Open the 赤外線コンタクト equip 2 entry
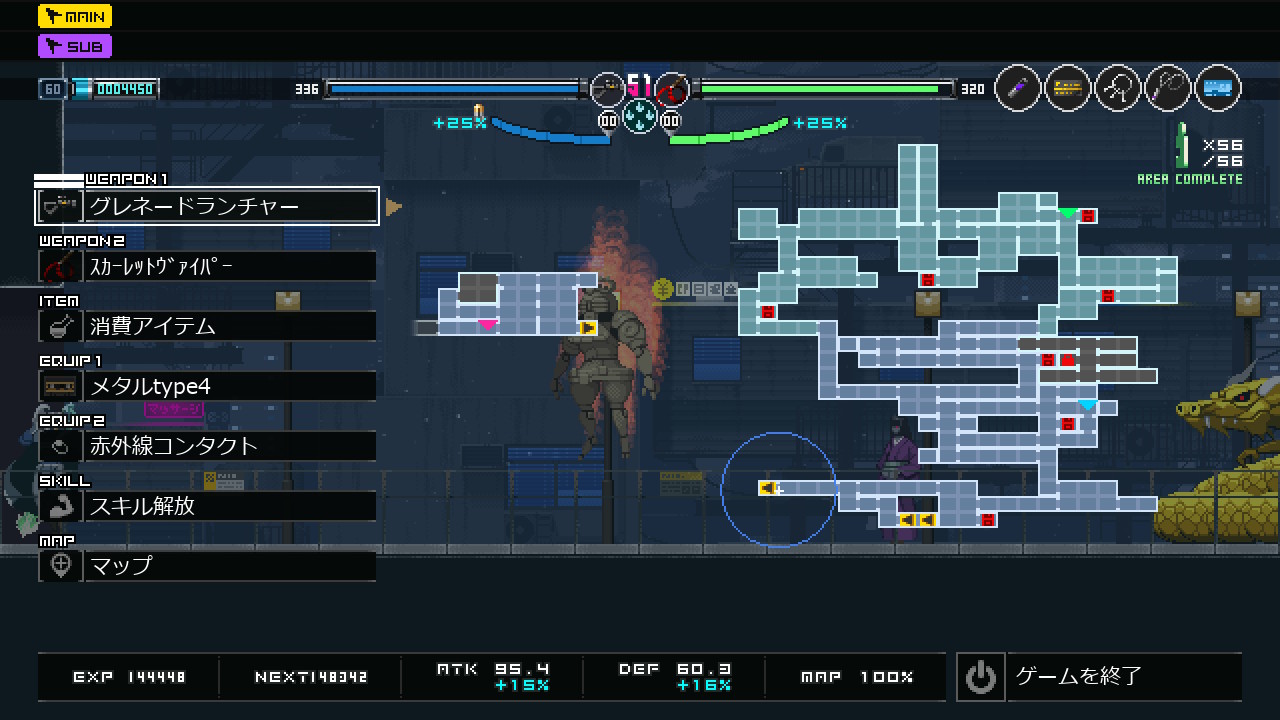 207,446
